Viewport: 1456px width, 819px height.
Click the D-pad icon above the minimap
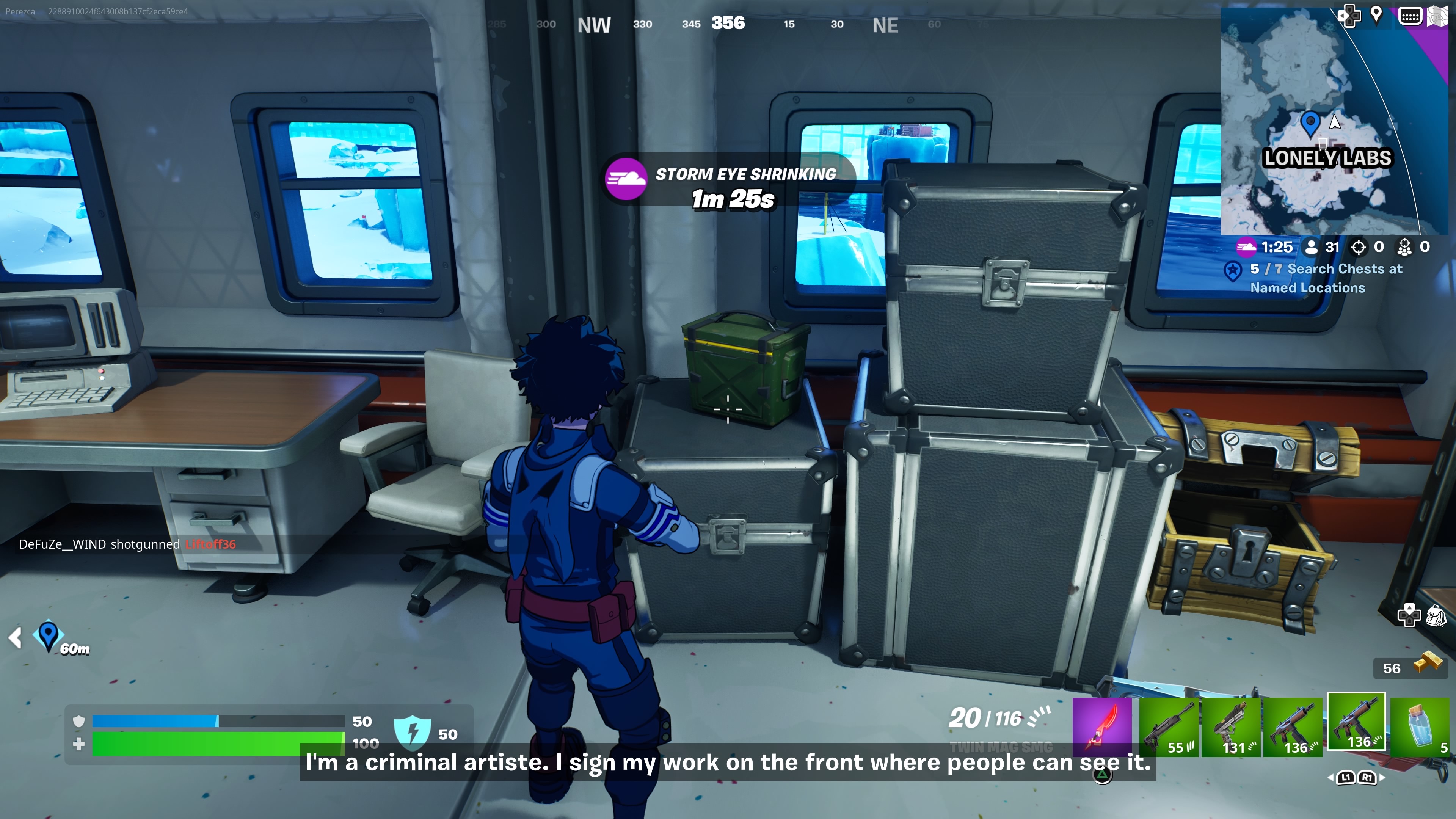[1349, 16]
